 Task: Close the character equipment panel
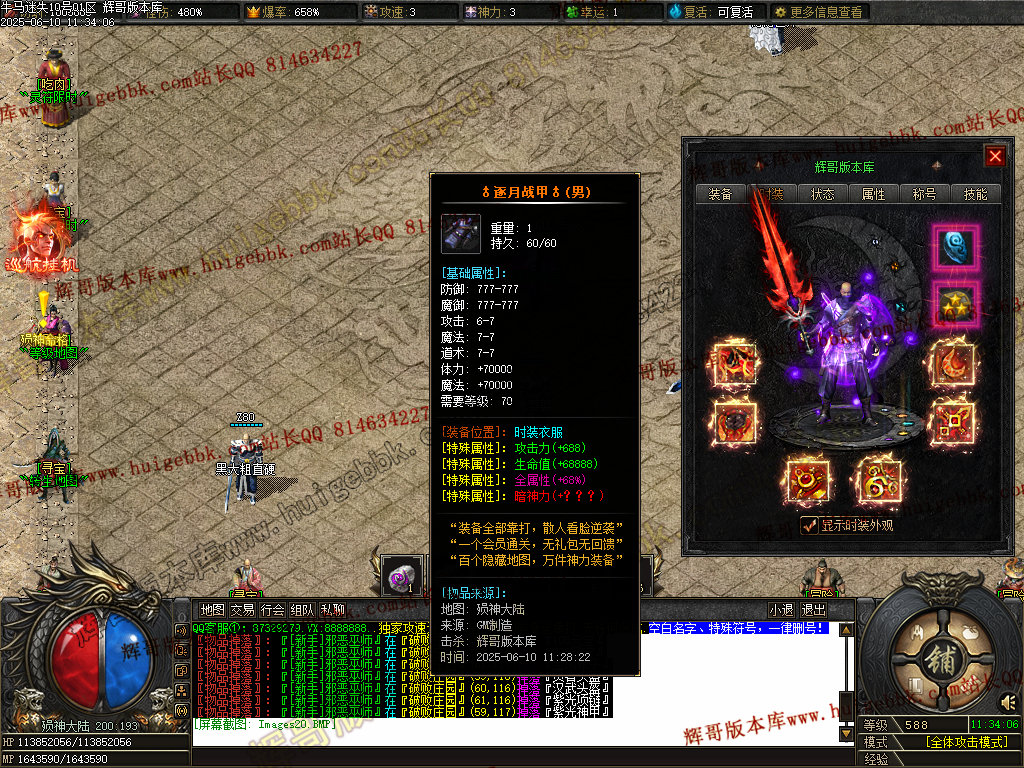pyautogui.click(x=994, y=156)
